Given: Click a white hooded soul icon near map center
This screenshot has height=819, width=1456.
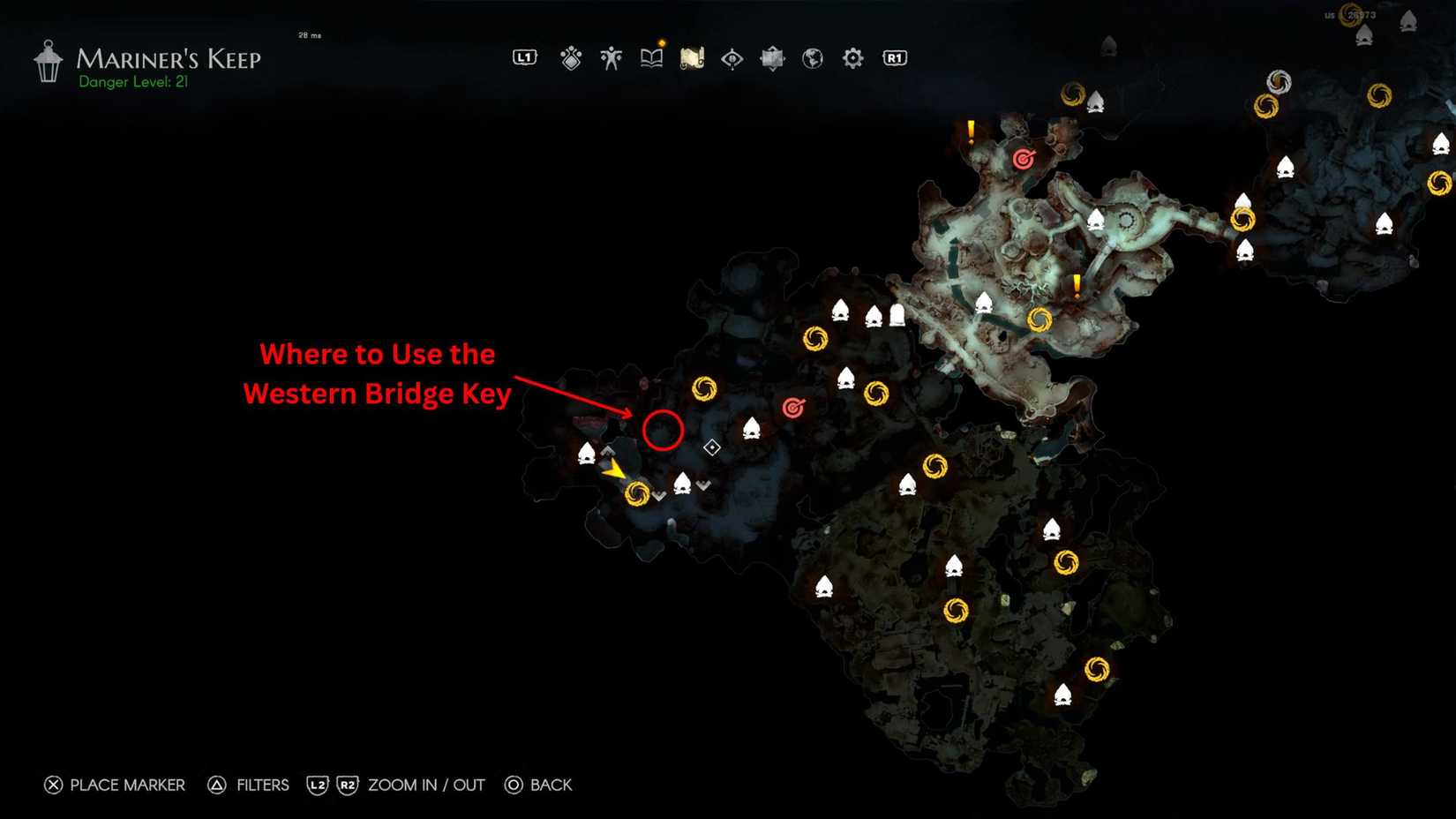Looking at the screenshot, I should point(753,430).
